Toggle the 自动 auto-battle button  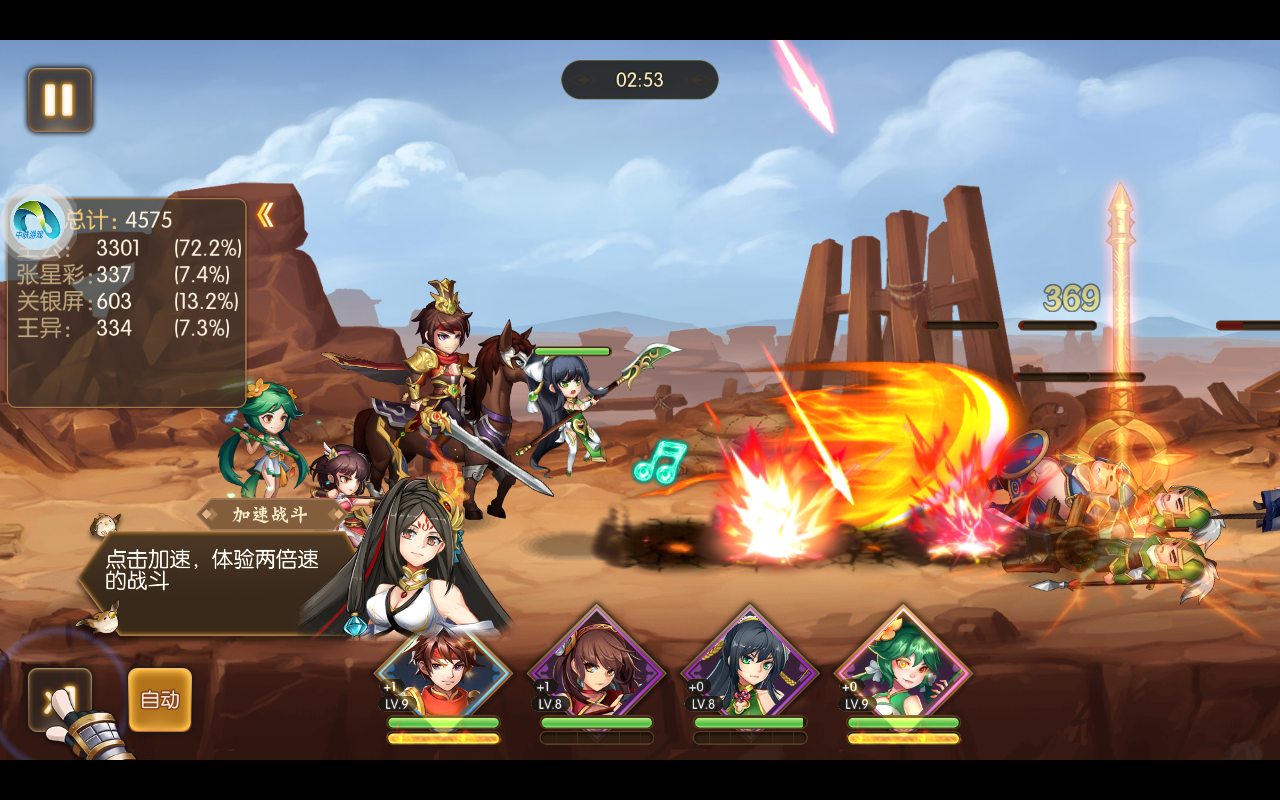(160, 700)
